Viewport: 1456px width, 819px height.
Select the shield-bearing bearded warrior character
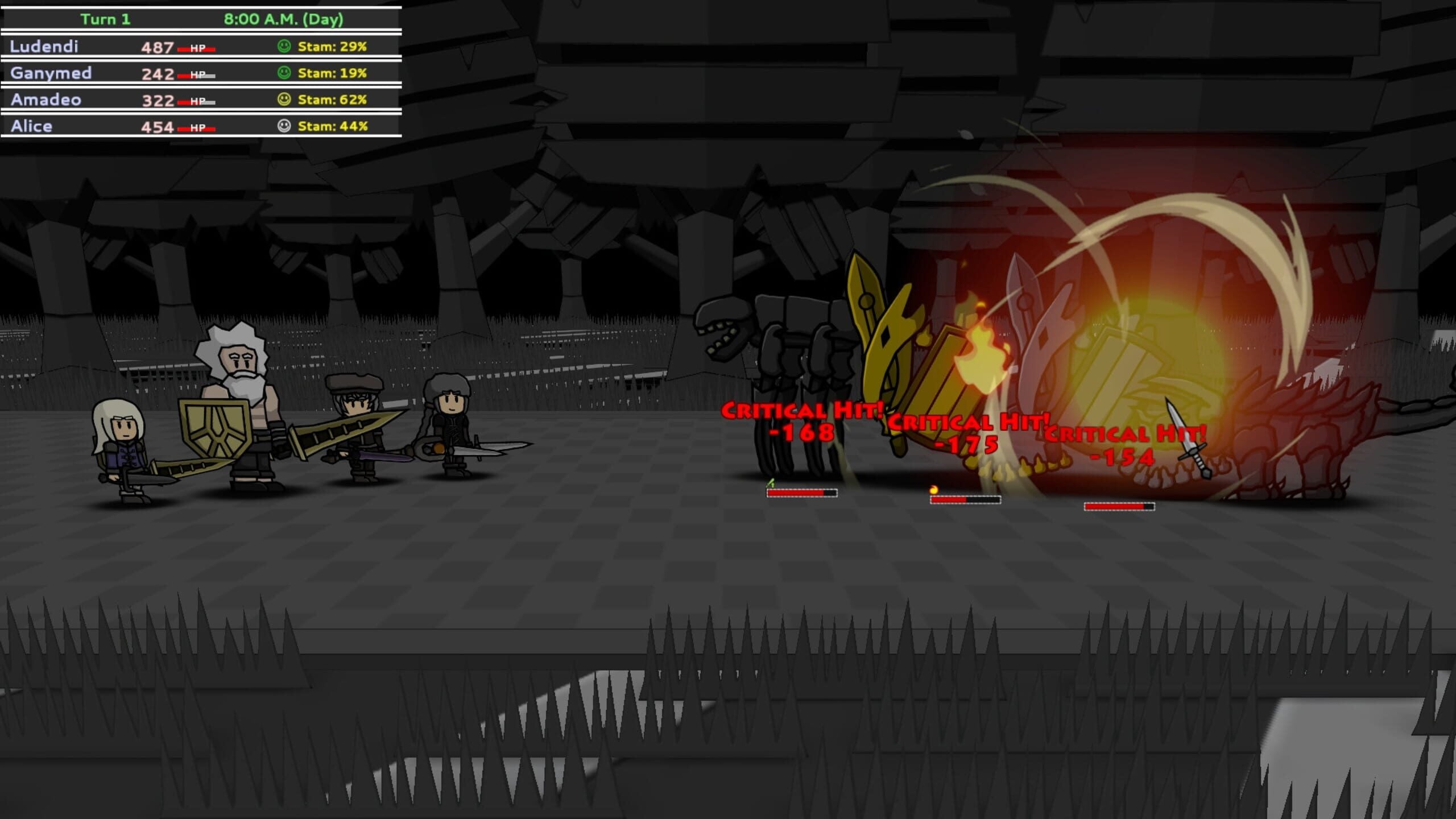(x=239, y=398)
